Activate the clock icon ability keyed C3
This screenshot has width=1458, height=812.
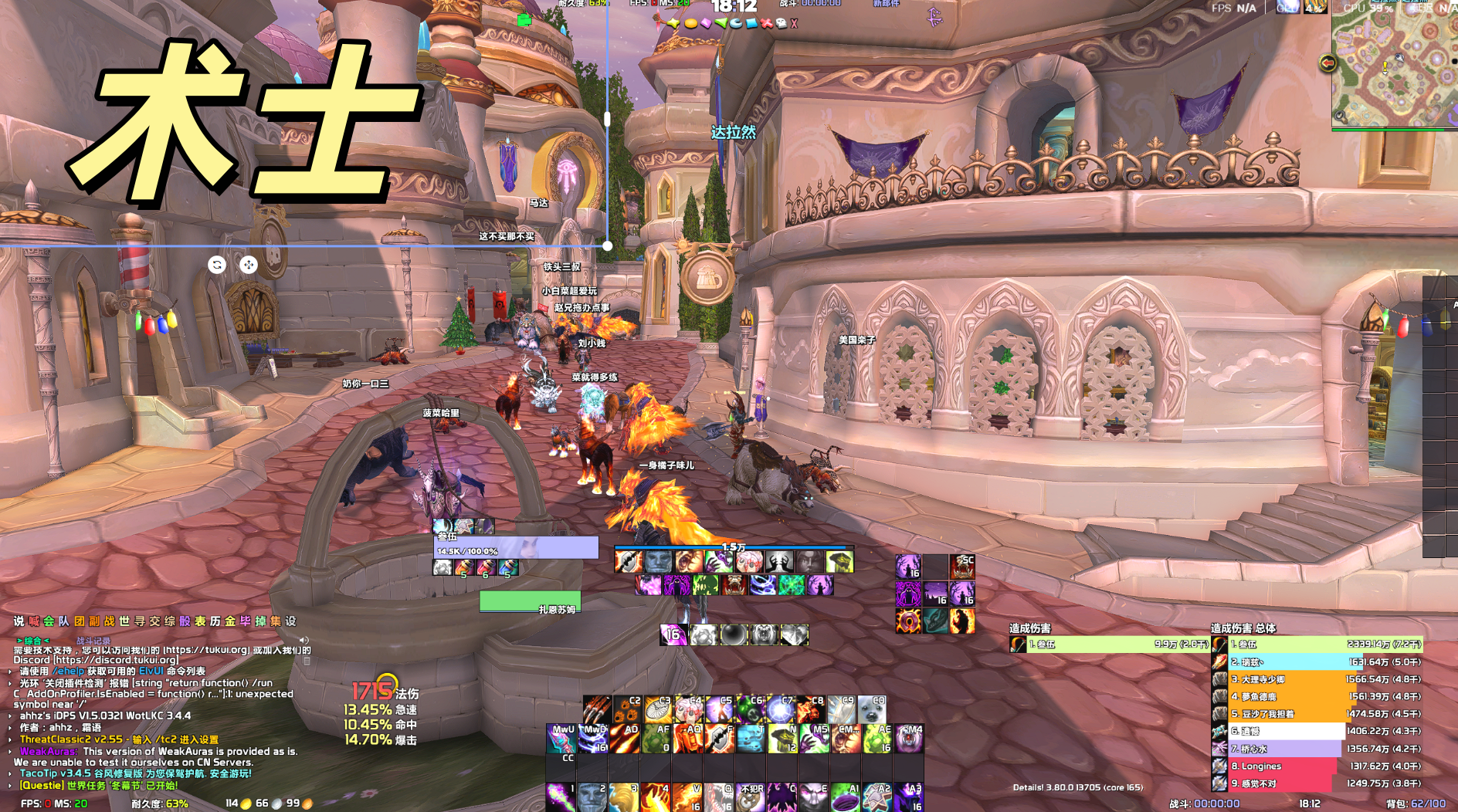(x=658, y=709)
